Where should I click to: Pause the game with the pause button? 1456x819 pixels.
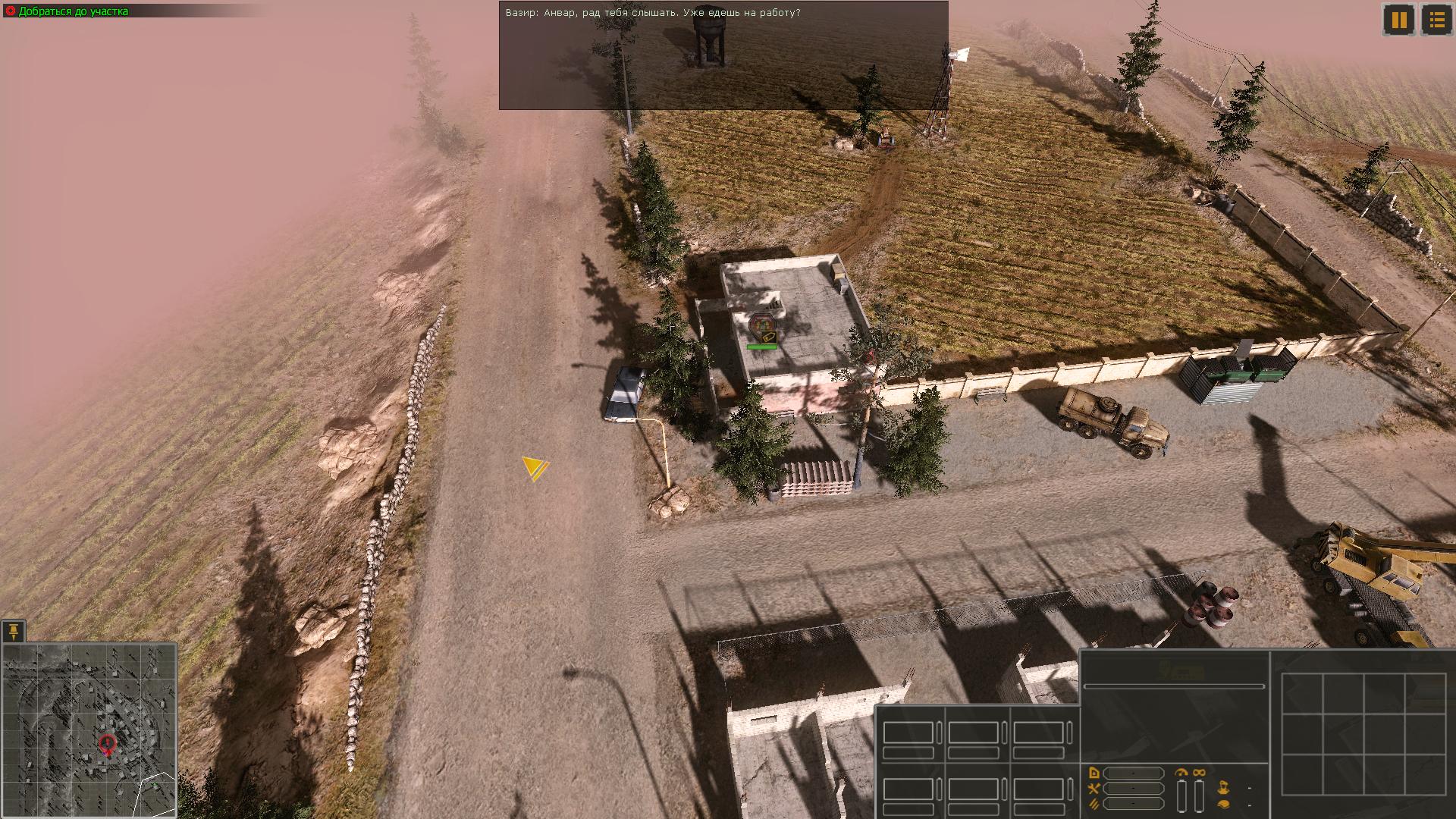click(x=1399, y=20)
